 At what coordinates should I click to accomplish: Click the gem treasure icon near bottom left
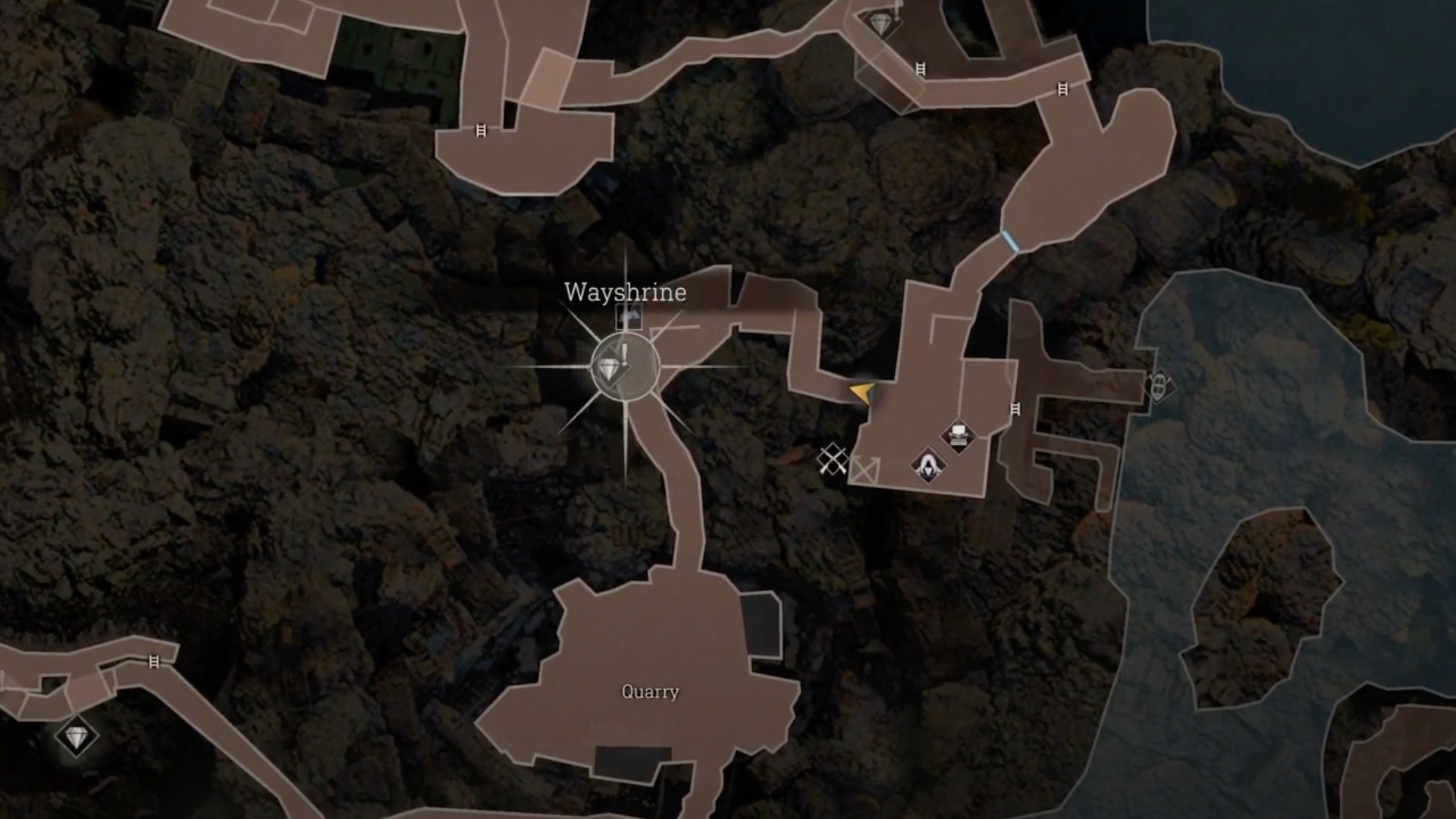(78, 734)
